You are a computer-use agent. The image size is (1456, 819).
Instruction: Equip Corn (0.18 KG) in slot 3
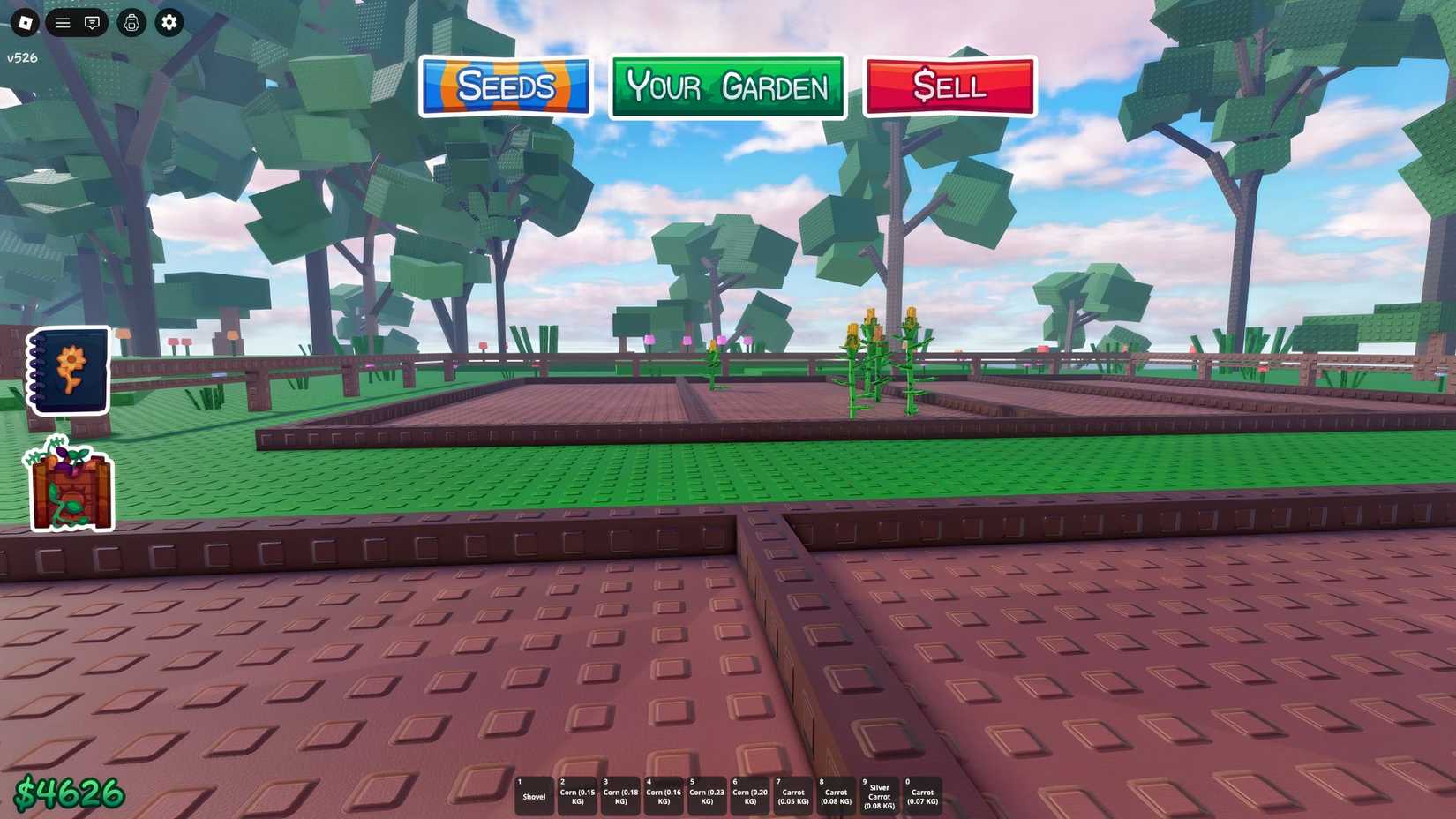click(620, 793)
